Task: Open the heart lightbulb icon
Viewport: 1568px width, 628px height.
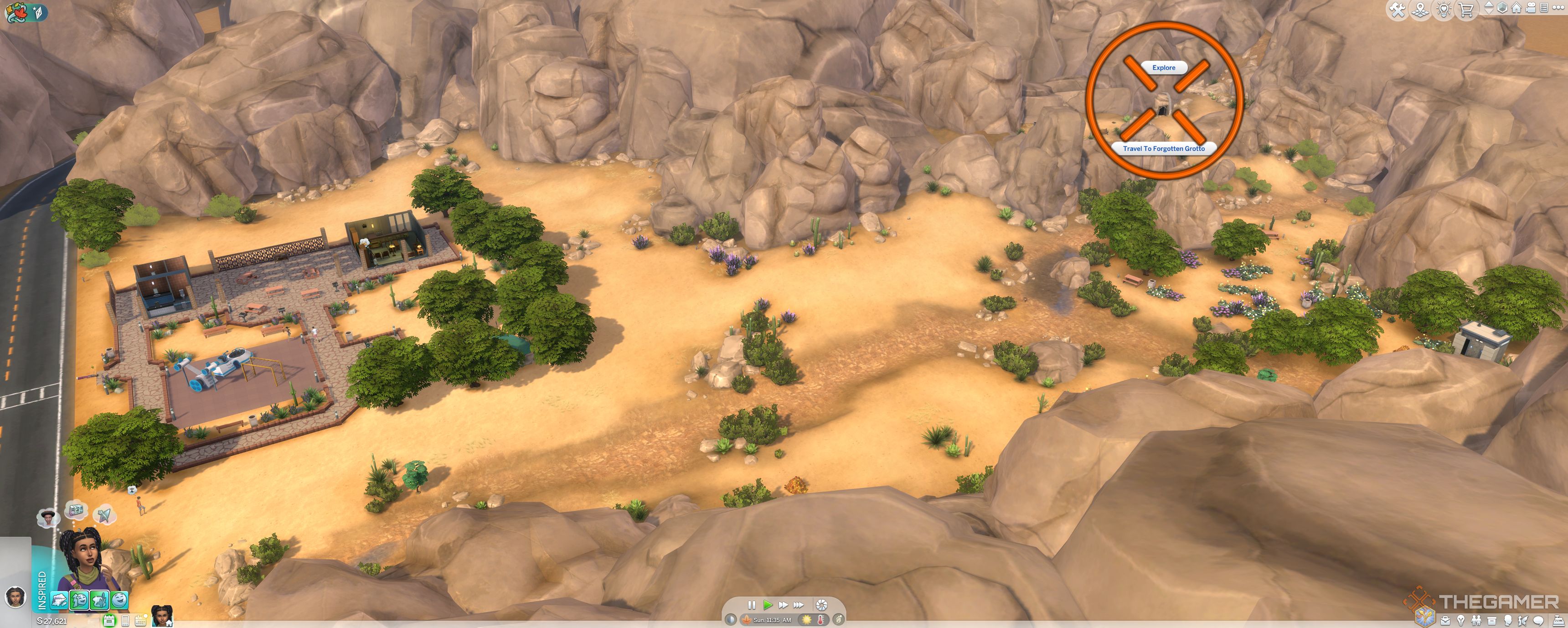Action: click(1444, 9)
